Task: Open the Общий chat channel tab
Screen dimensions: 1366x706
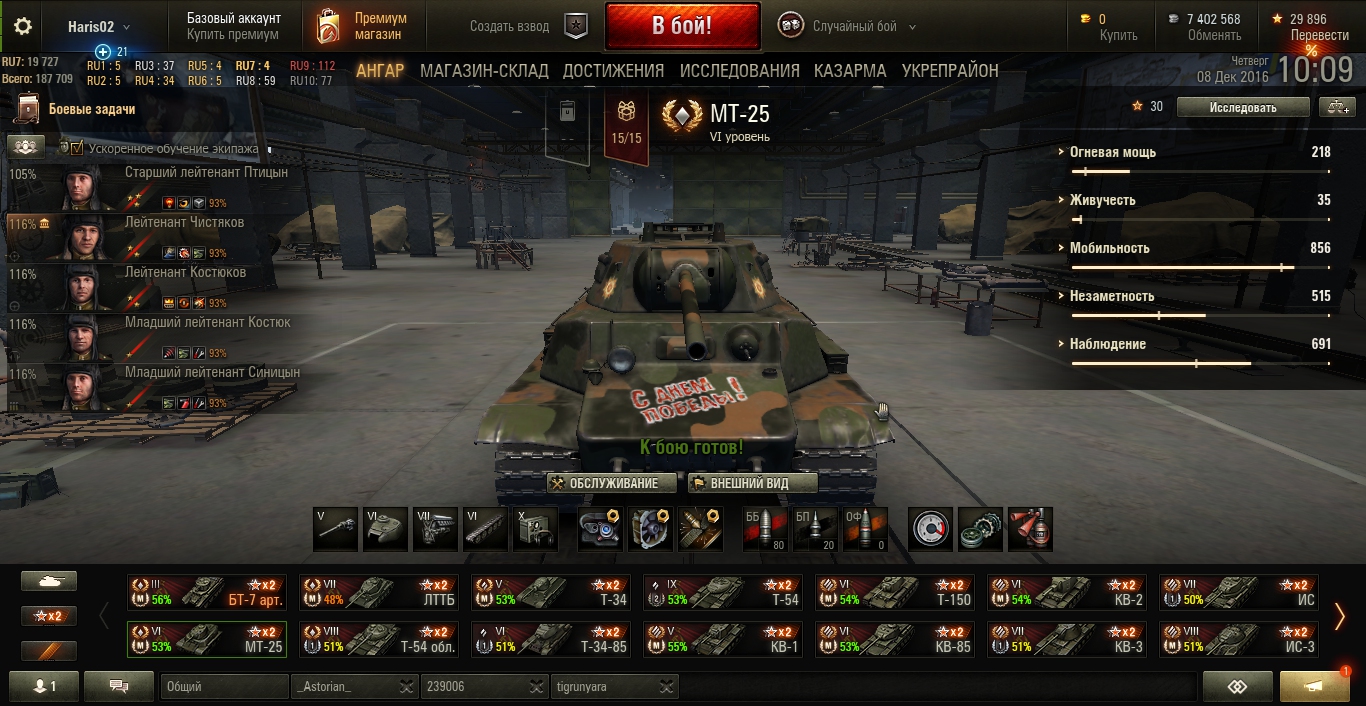Action: (225, 687)
